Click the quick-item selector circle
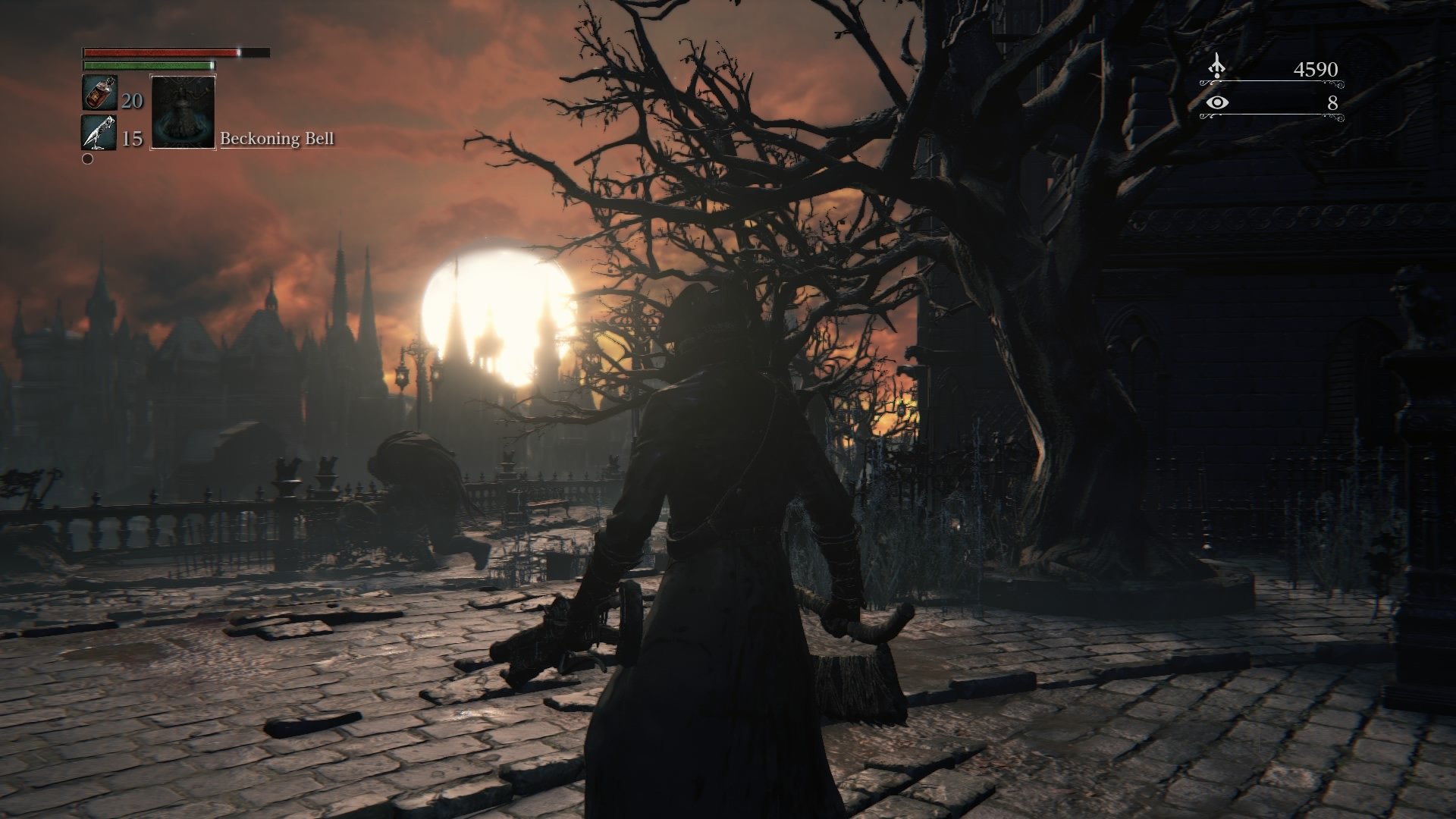 88,159
